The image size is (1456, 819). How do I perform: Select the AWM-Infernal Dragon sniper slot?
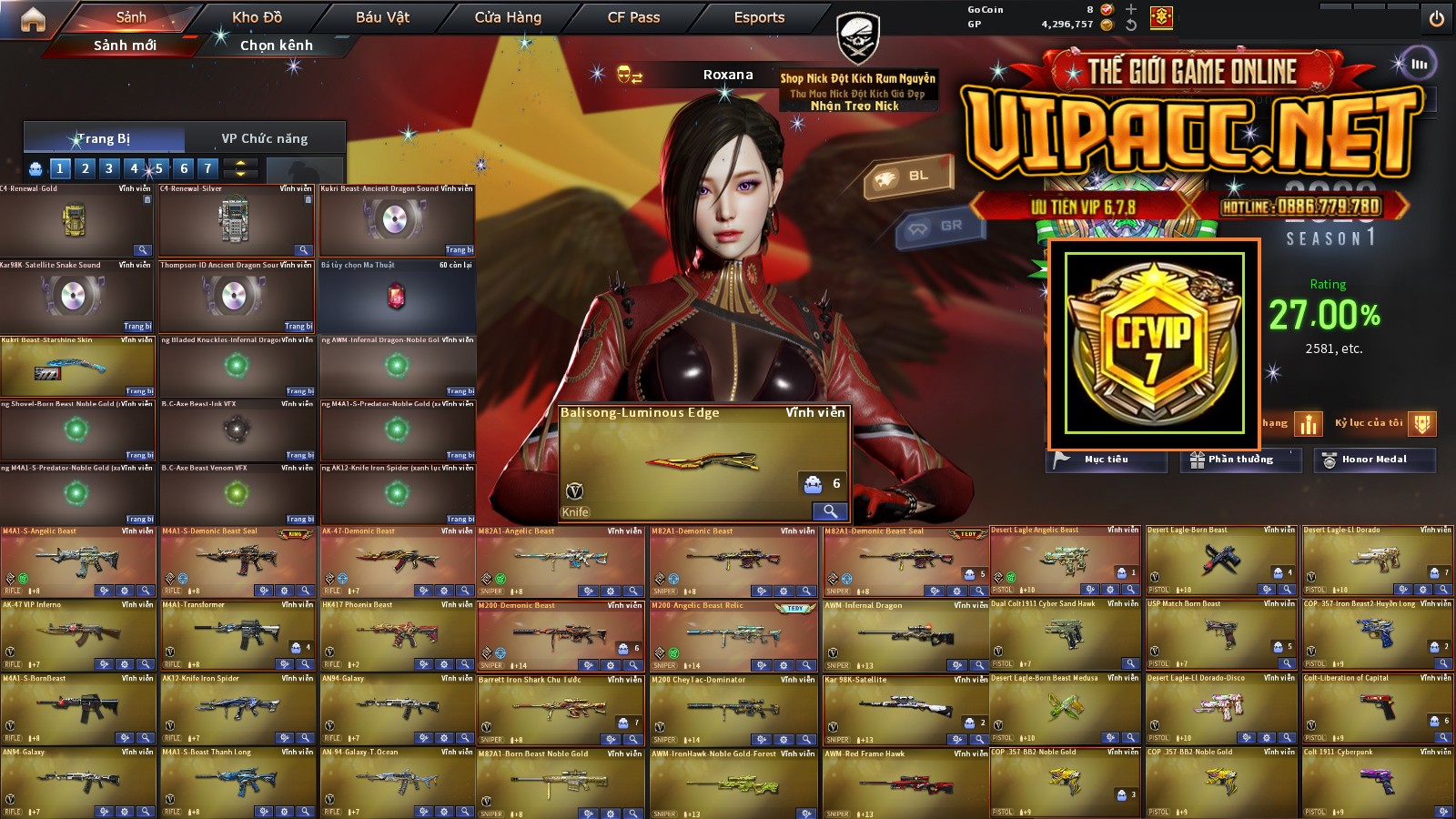pyautogui.click(x=905, y=632)
